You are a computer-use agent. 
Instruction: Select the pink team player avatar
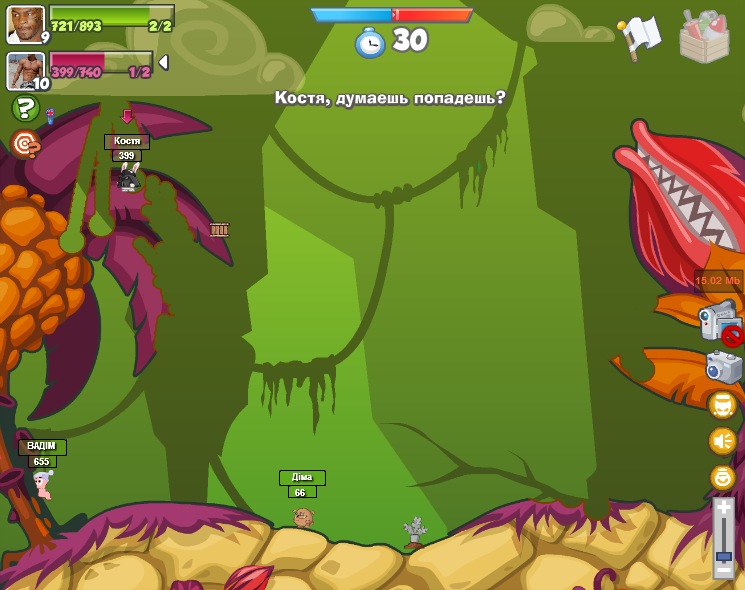coord(25,71)
